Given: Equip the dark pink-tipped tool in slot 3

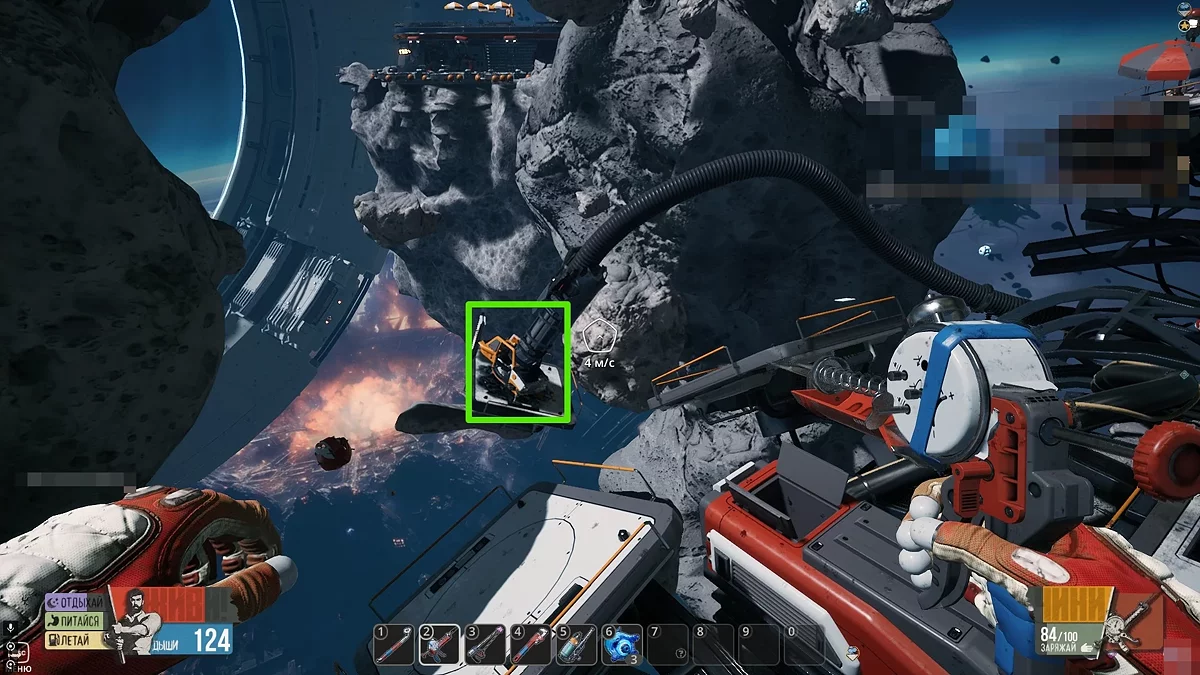Looking at the screenshot, I should [x=485, y=645].
